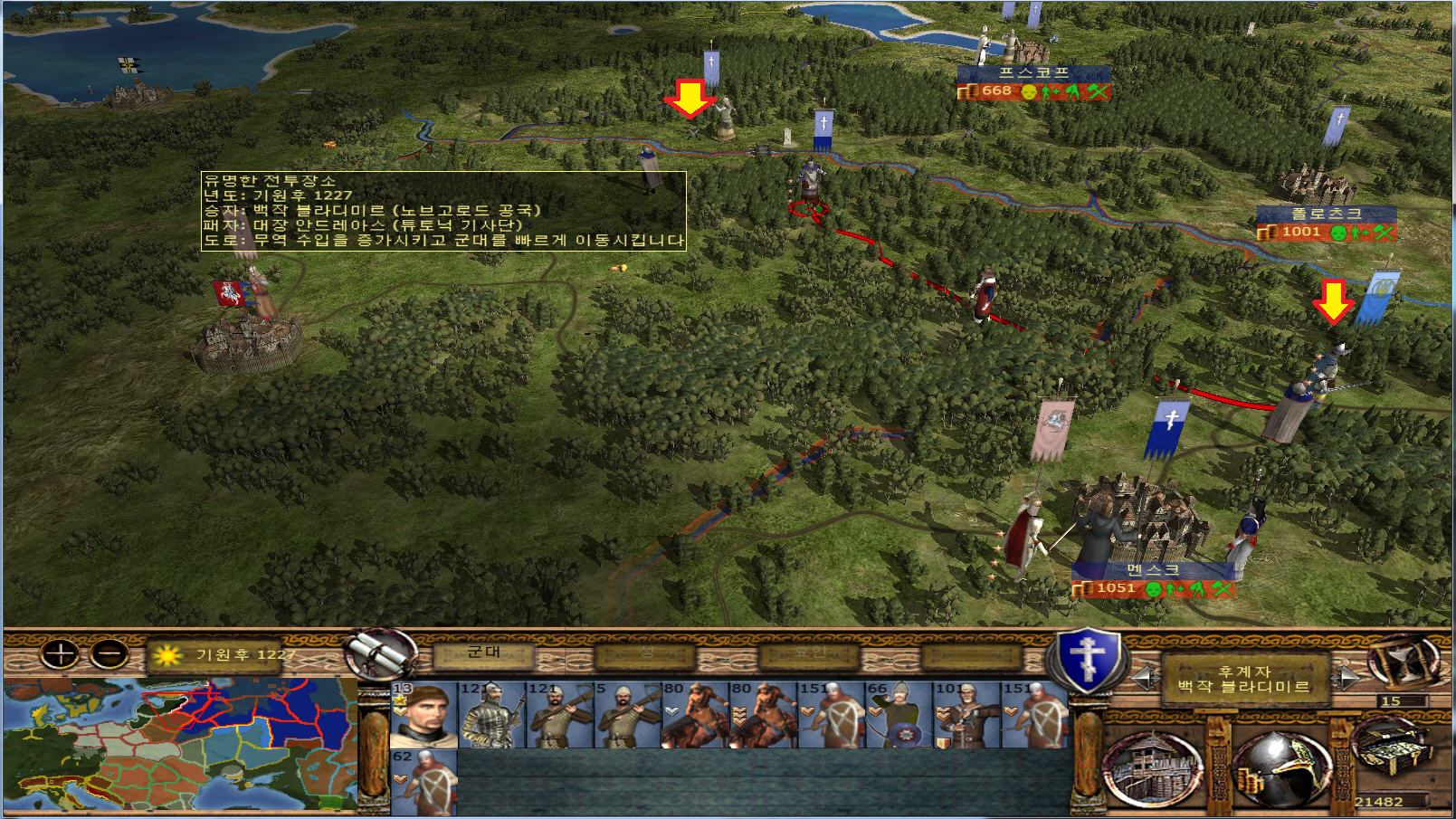Select the unit card with 5 soldiers
Image resolution: width=1456 pixels, height=819 pixels.
tap(627, 715)
